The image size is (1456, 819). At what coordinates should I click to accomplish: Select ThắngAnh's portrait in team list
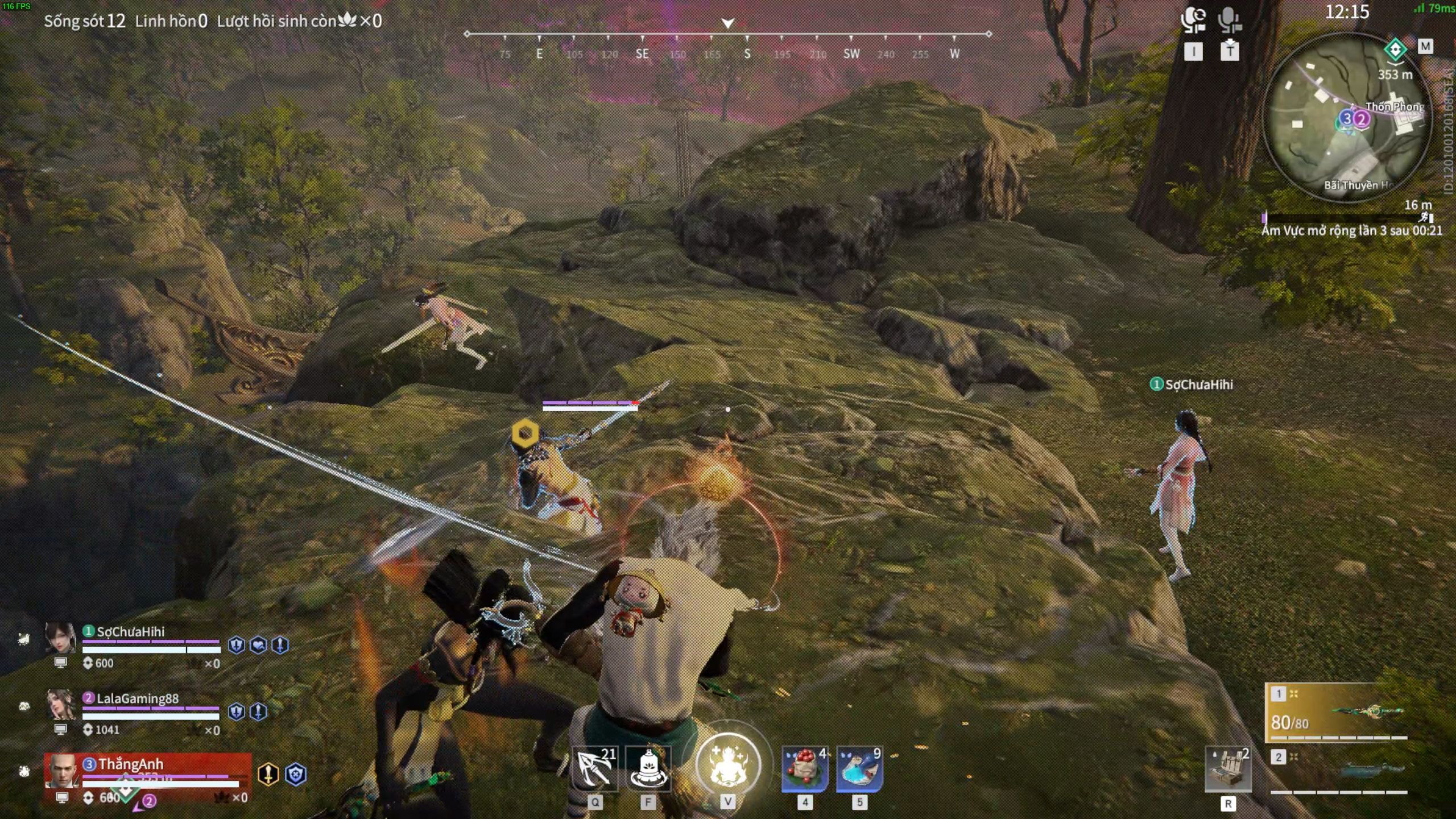pyautogui.click(x=61, y=771)
